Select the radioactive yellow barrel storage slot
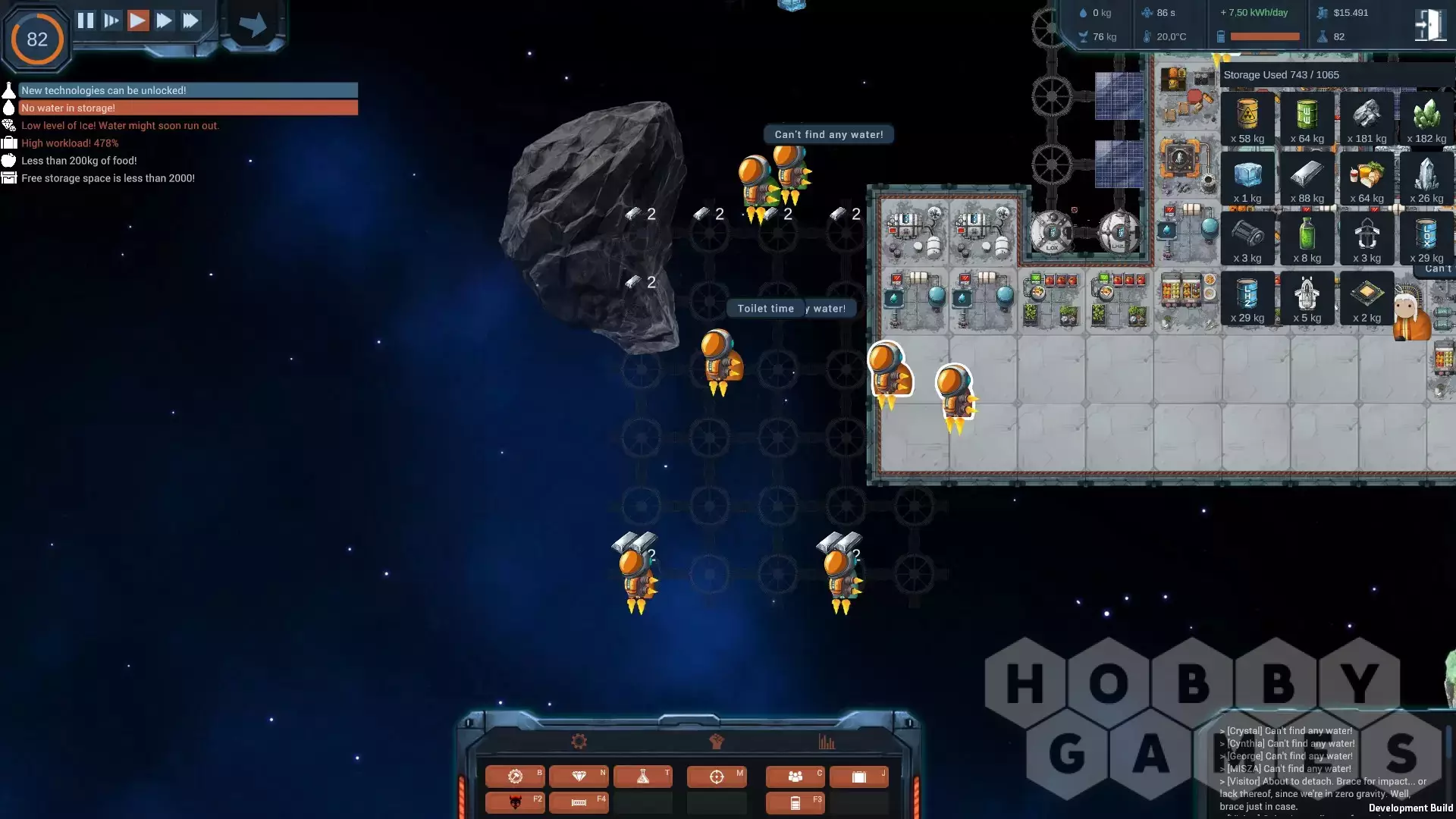Viewport: 1456px width, 819px height. 1247,119
